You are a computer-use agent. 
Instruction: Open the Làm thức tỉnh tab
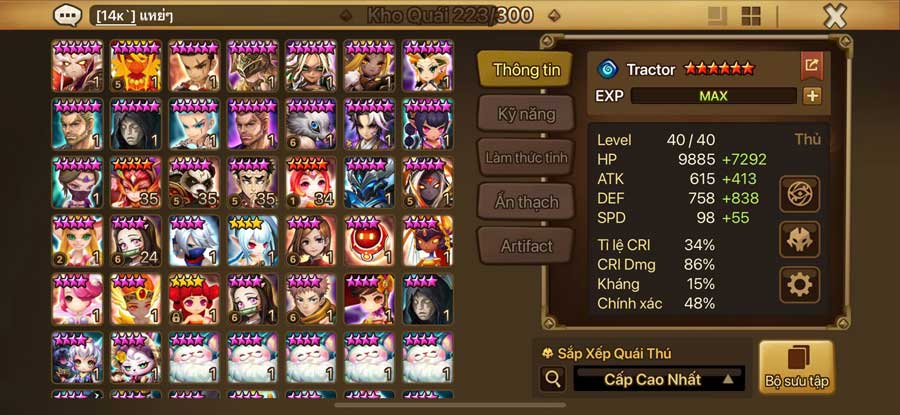click(526, 158)
